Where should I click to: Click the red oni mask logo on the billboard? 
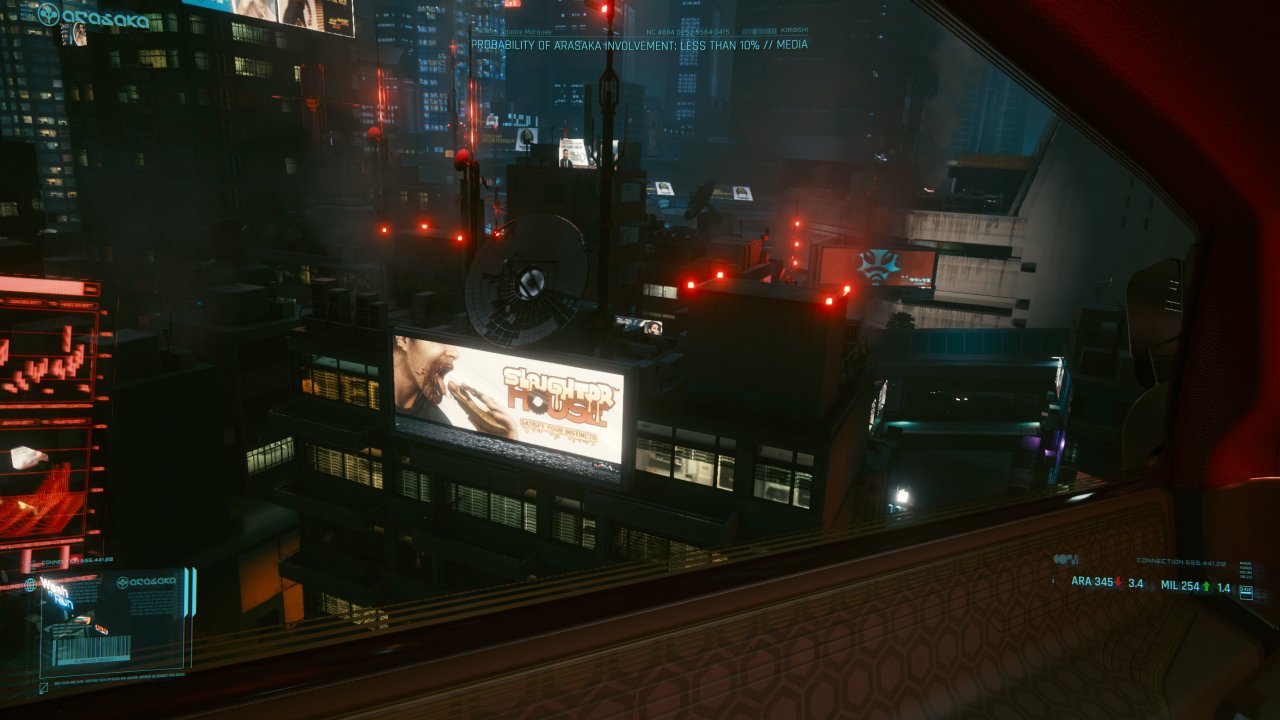click(x=877, y=264)
